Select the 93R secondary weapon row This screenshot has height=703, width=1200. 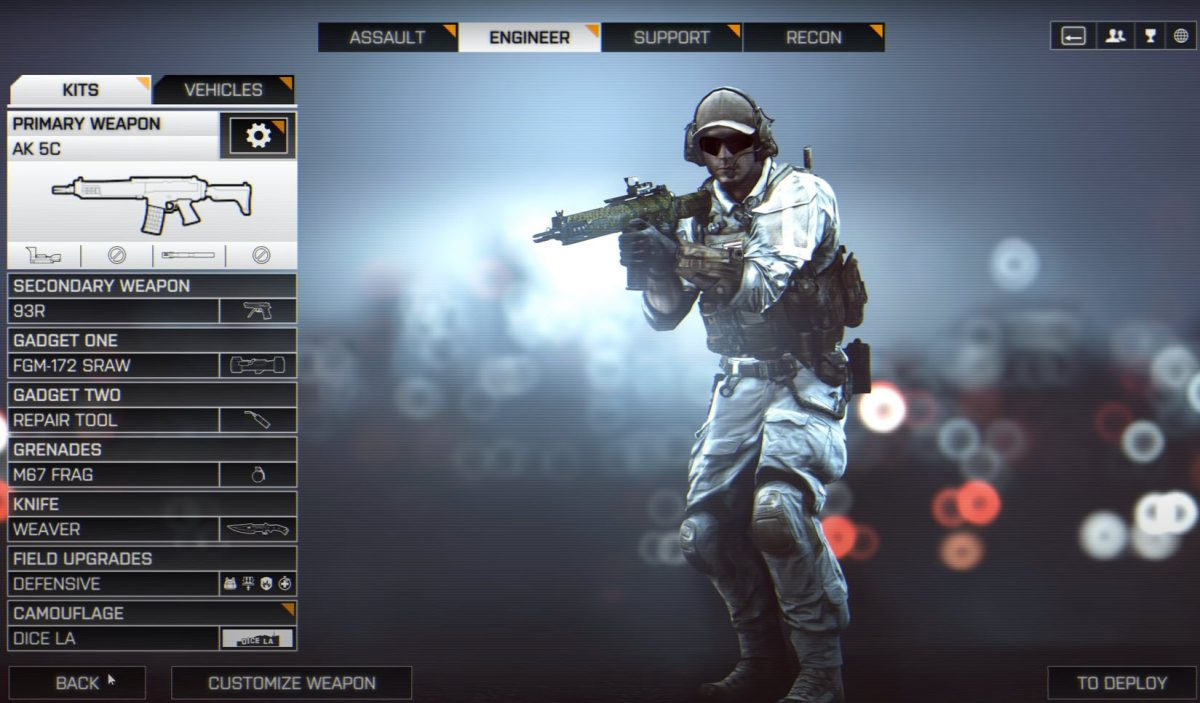(x=152, y=311)
